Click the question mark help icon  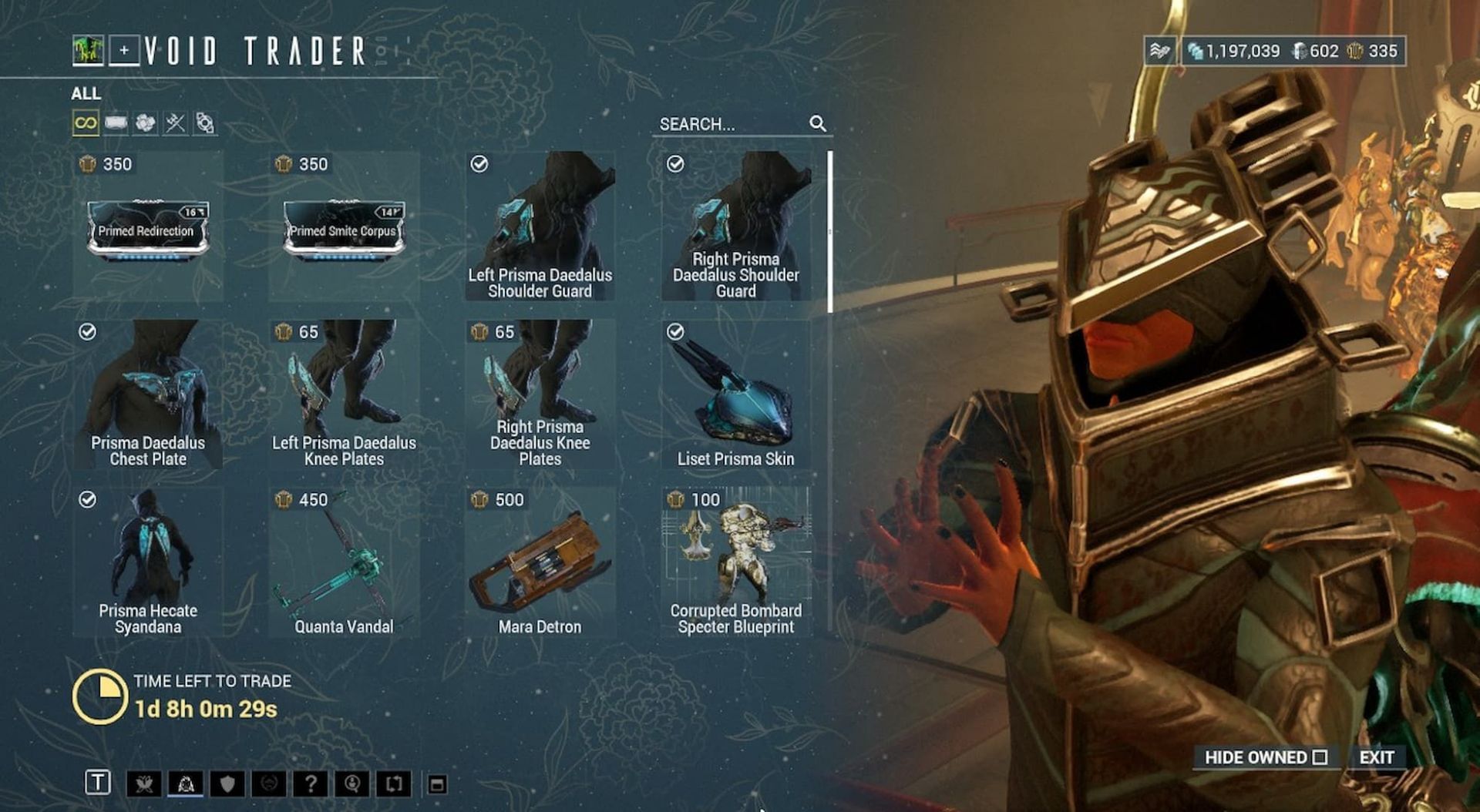[312, 783]
